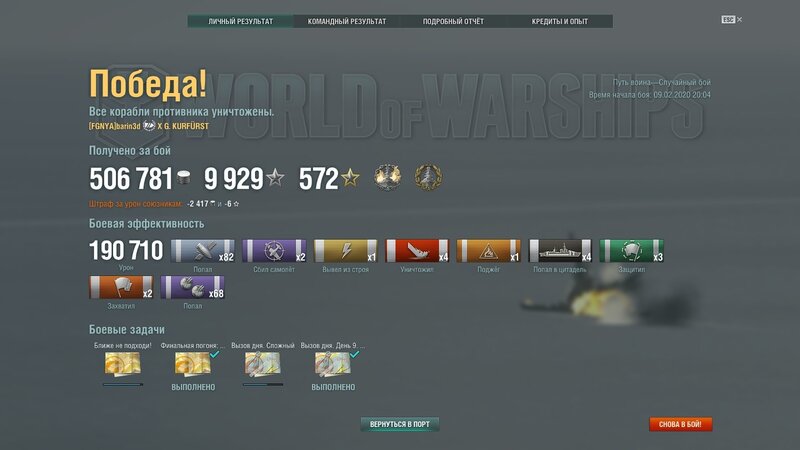Show the Кредиты и опыт tab

click(559, 21)
